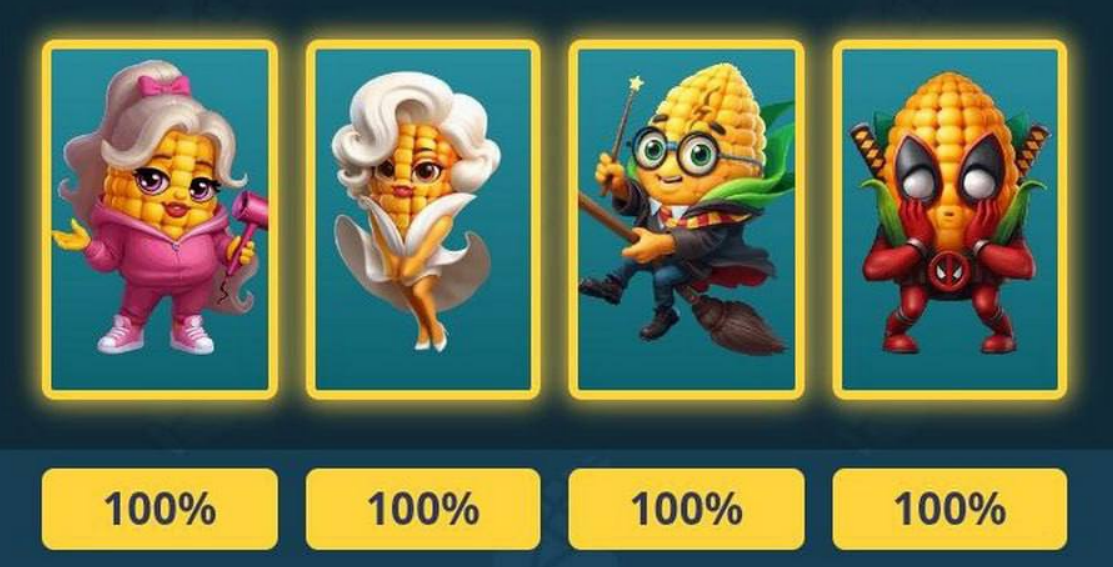
Task: Click the 100% button below the white dress corn
Action: coord(423,509)
